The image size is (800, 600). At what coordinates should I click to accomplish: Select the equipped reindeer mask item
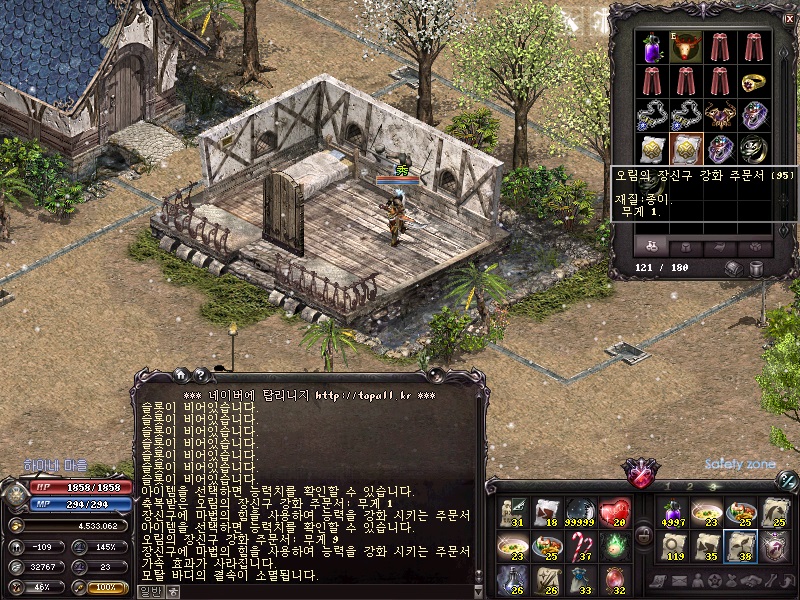click(x=686, y=46)
